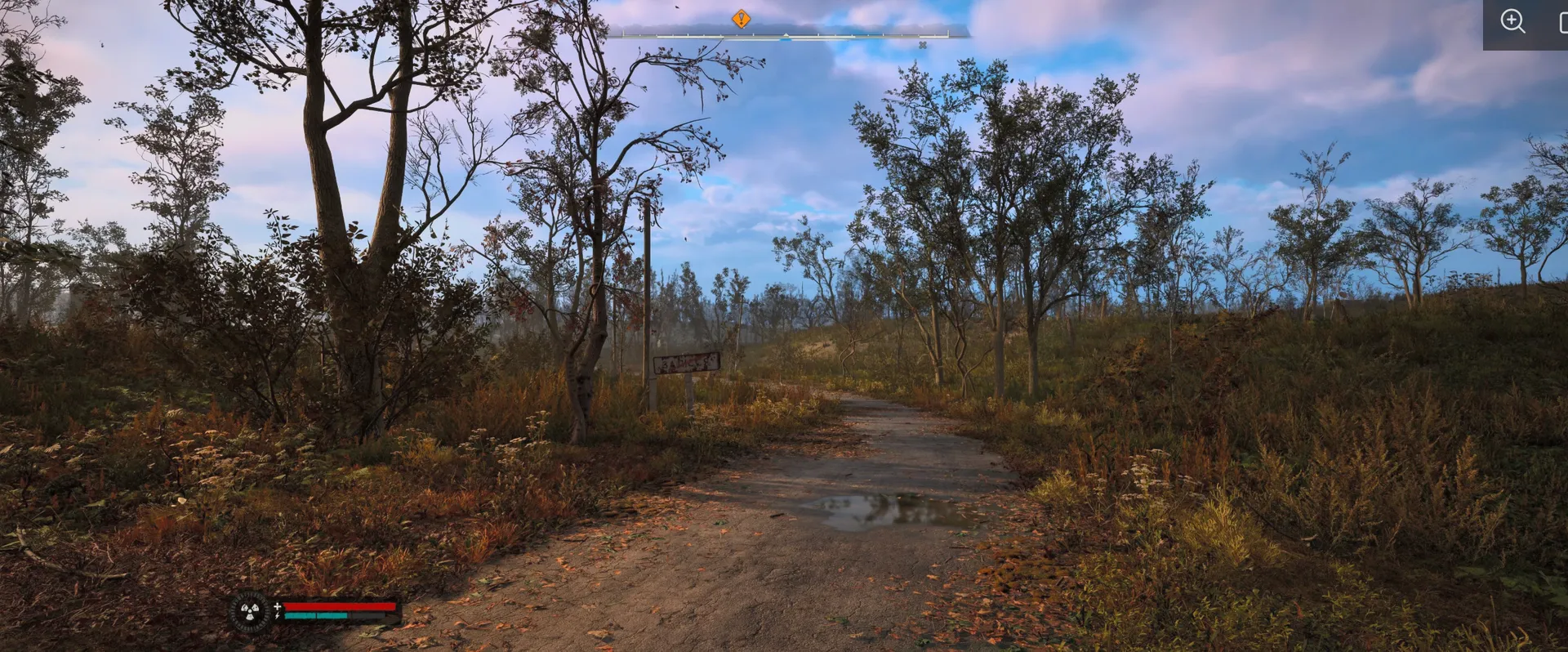The image size is (1568, 652).
Task: Click the orange quest marker on the compass
Action: (x=741, y=19)
